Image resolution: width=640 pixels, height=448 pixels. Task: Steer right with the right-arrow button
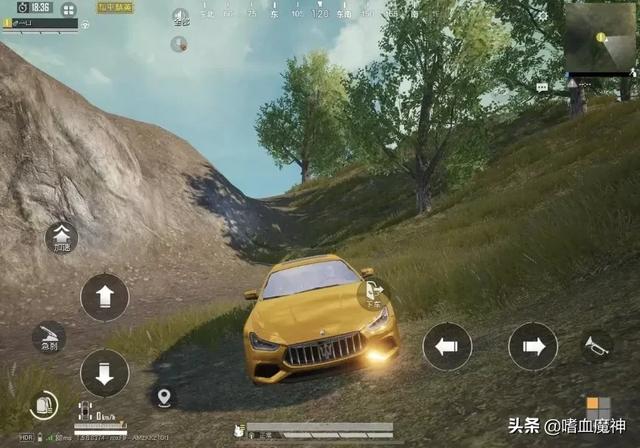533,347
